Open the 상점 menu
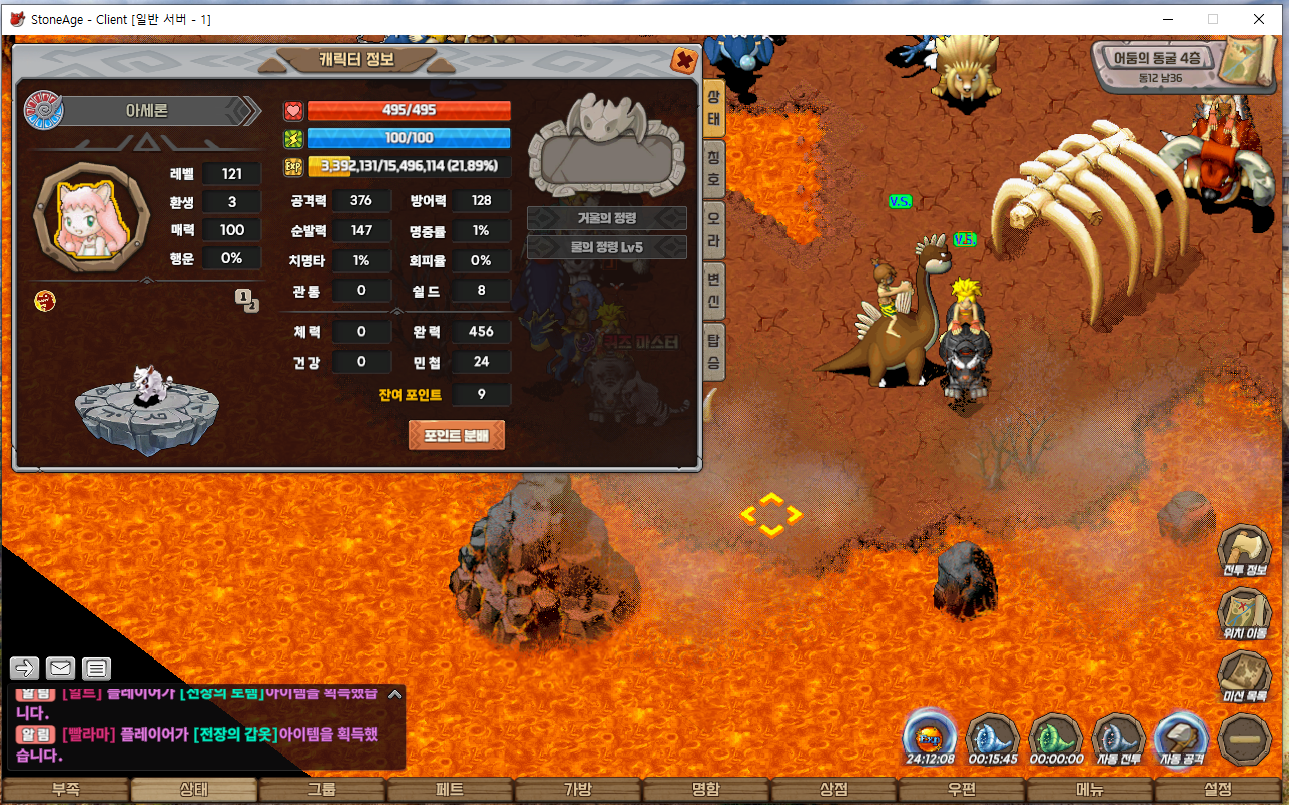The image size is (1289, 805). tap(834, 790)
